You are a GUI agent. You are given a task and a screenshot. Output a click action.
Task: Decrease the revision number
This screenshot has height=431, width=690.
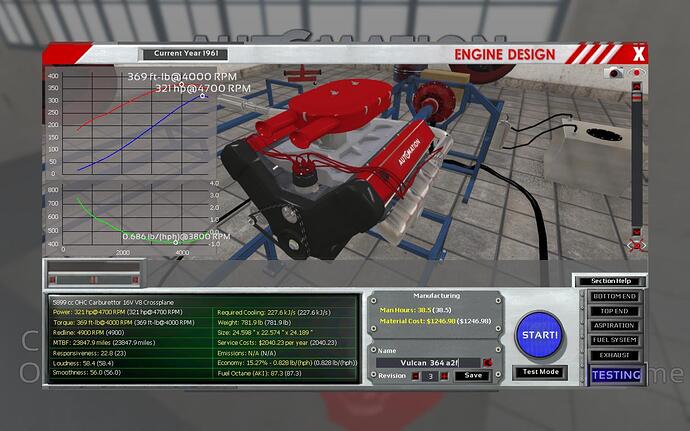point(416,376)
